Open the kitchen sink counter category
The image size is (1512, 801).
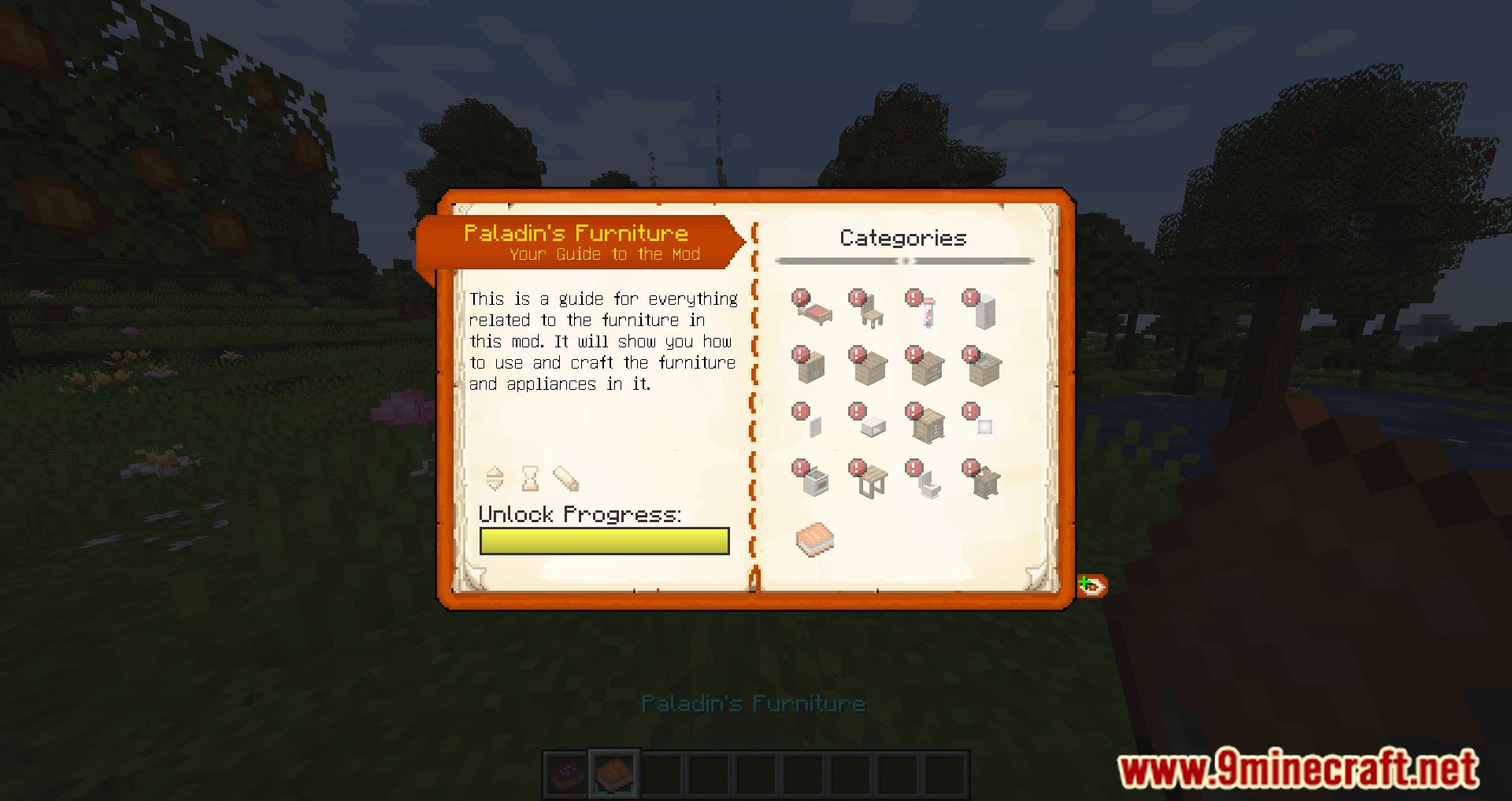[984, 367]
